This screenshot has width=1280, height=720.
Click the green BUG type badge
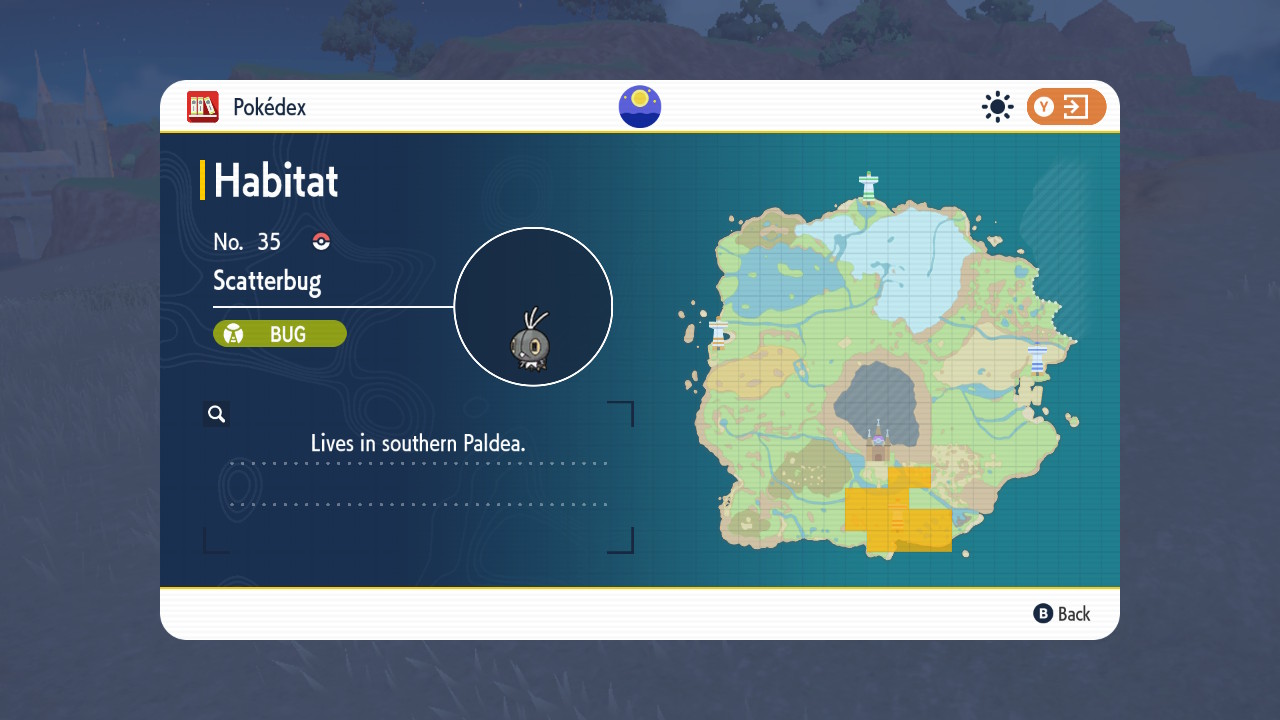pos(280,333)
